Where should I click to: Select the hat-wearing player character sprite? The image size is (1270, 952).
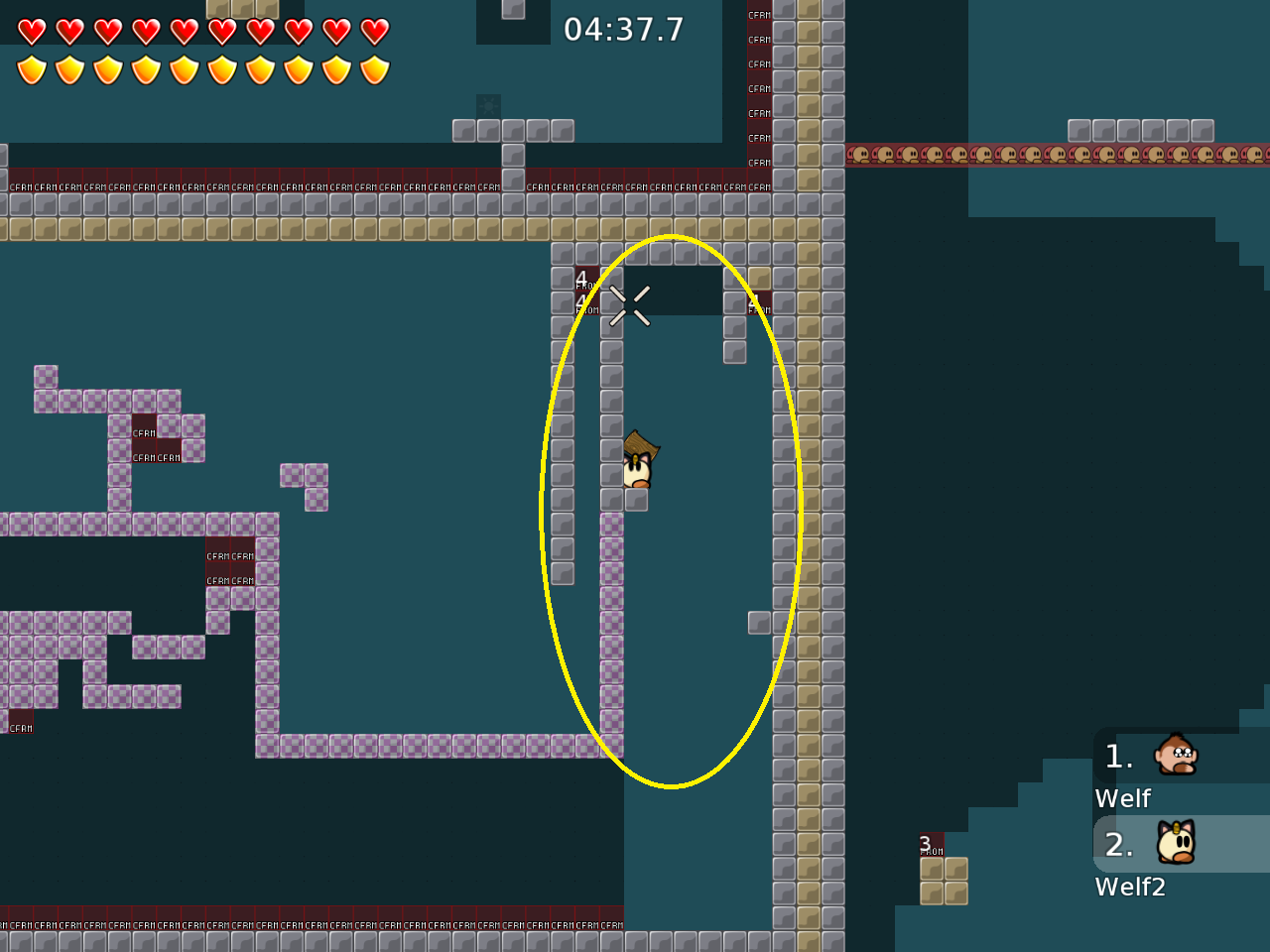[x=638, y=461]
